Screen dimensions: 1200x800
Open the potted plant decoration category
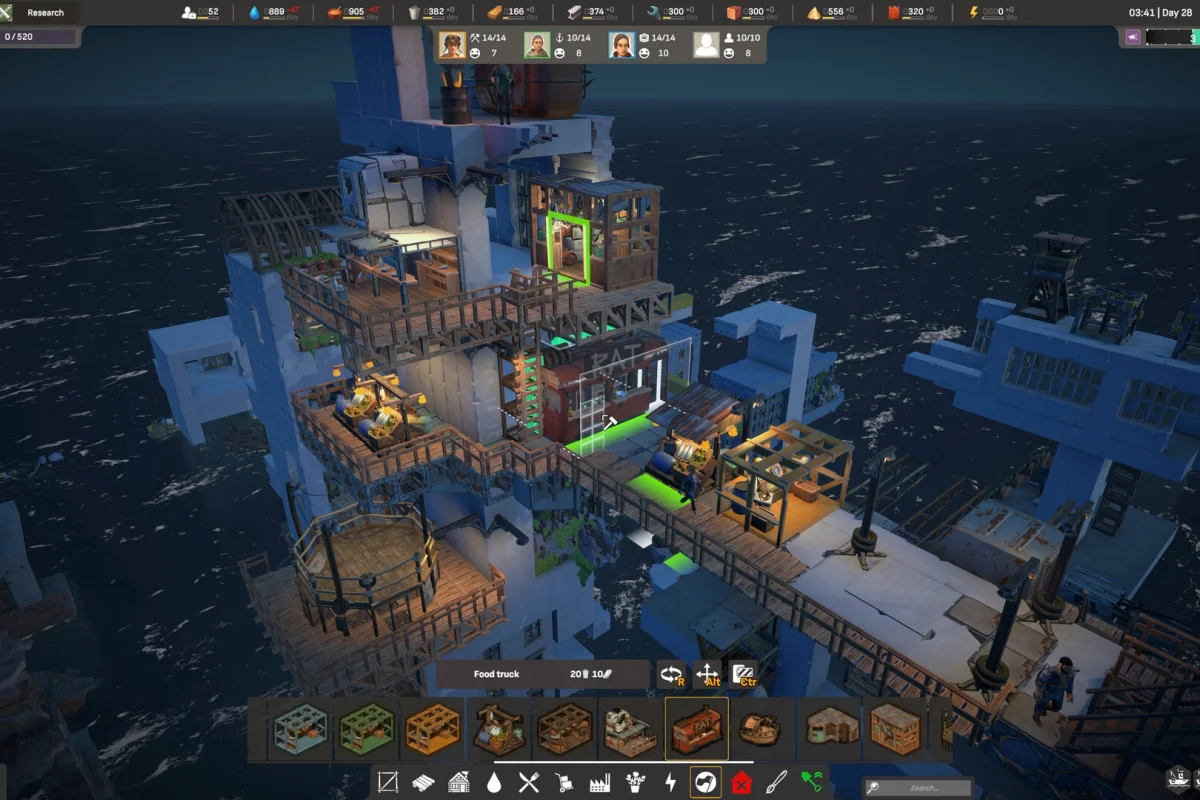[x=635, y=782]
